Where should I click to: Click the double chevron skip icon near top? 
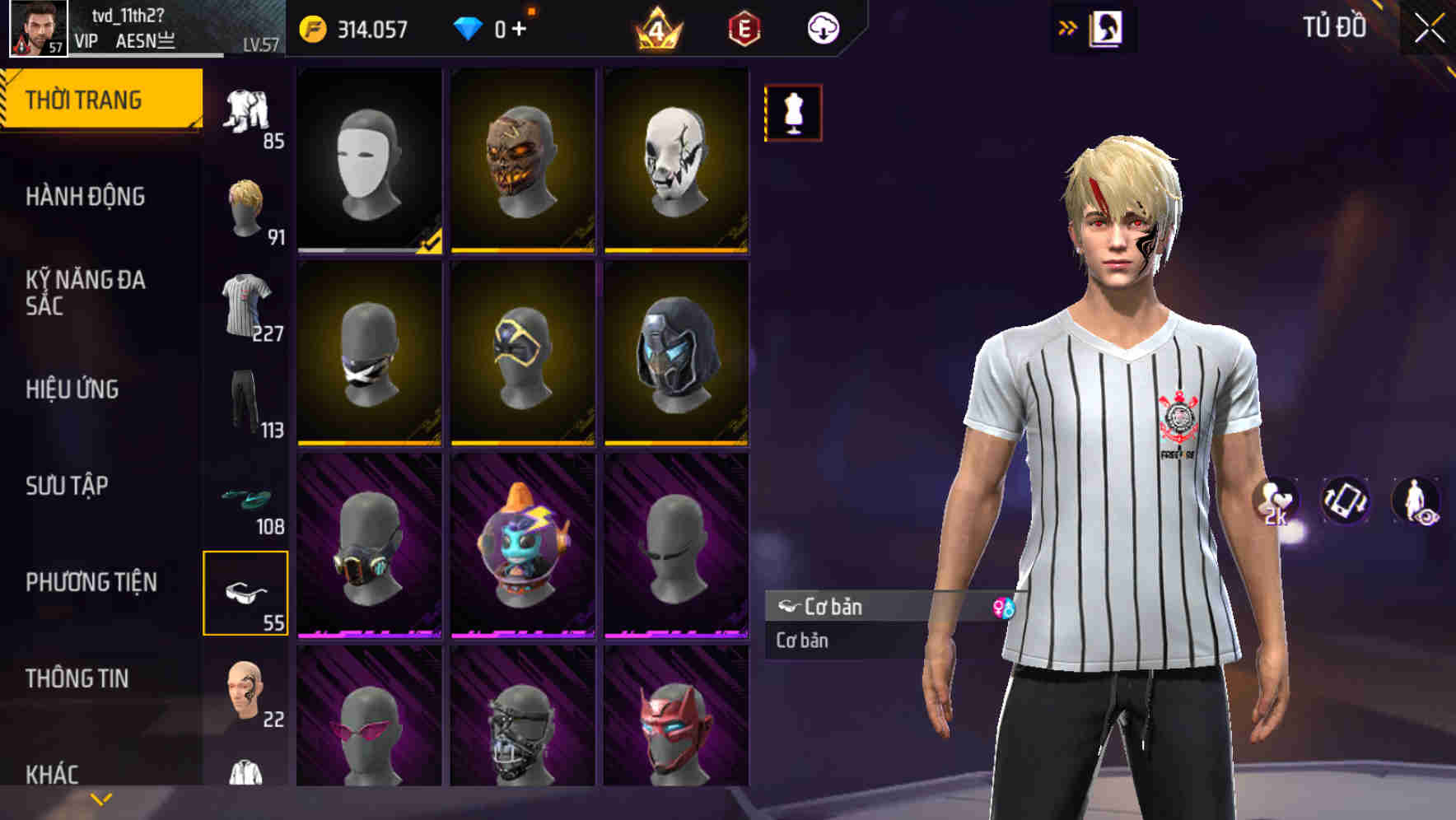[x=1067, y=26]
